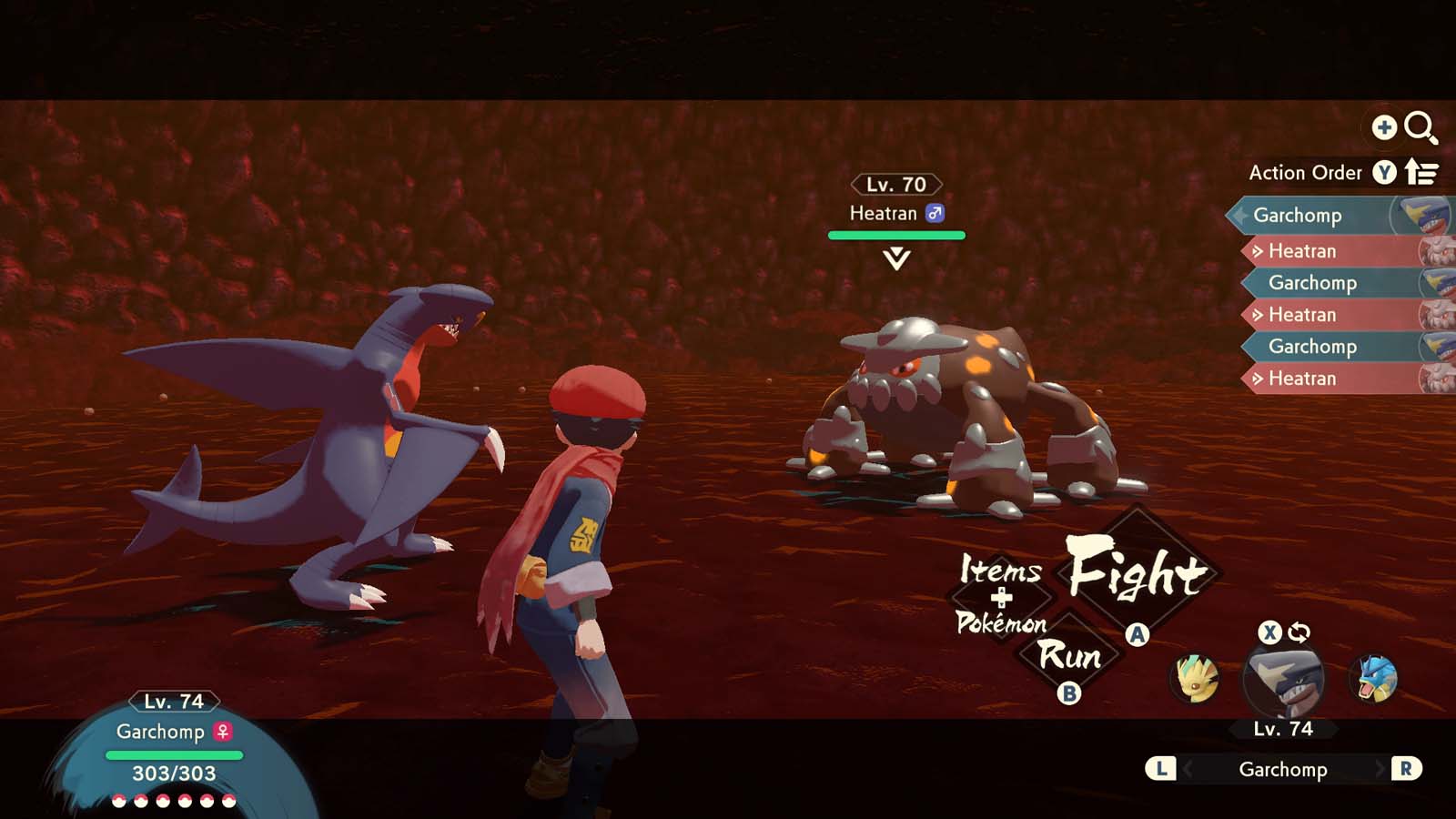Click the Action Order sort icon
This screenshot has width=1456, height=819.
click(1420, 172)
